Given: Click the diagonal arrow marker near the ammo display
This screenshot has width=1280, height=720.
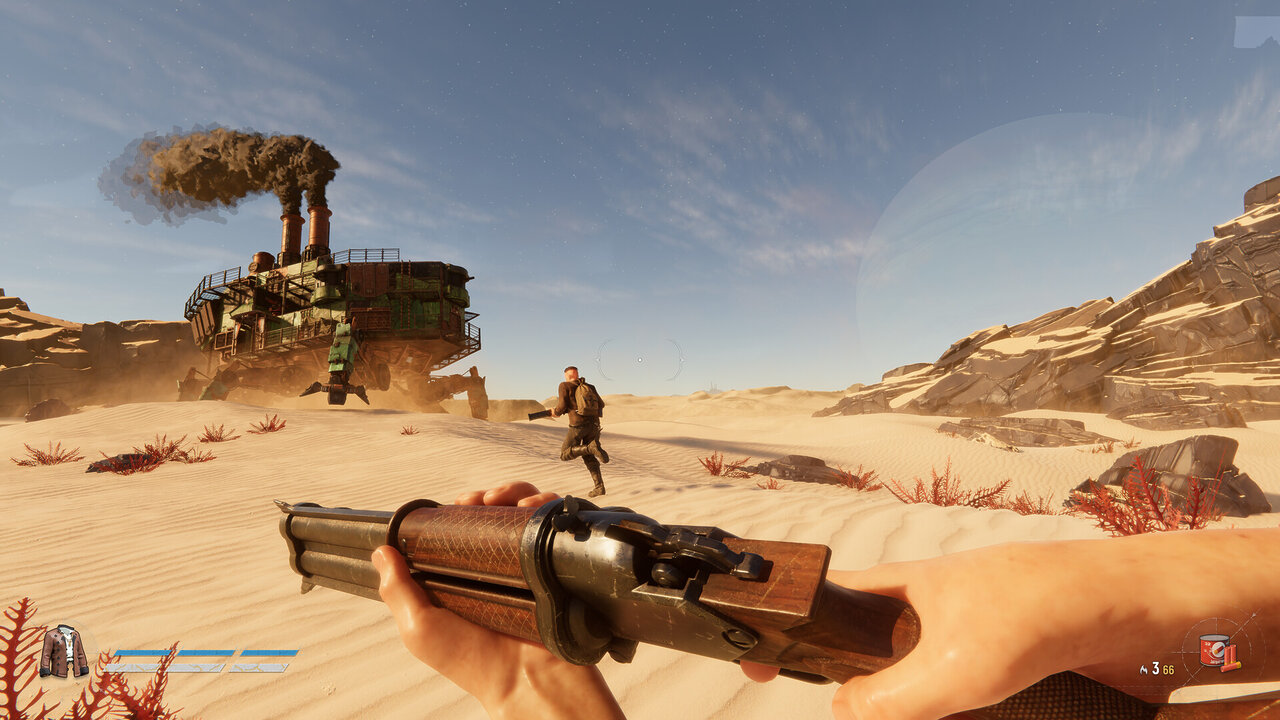Looking at the screenshot, I should click(1253, 616).
